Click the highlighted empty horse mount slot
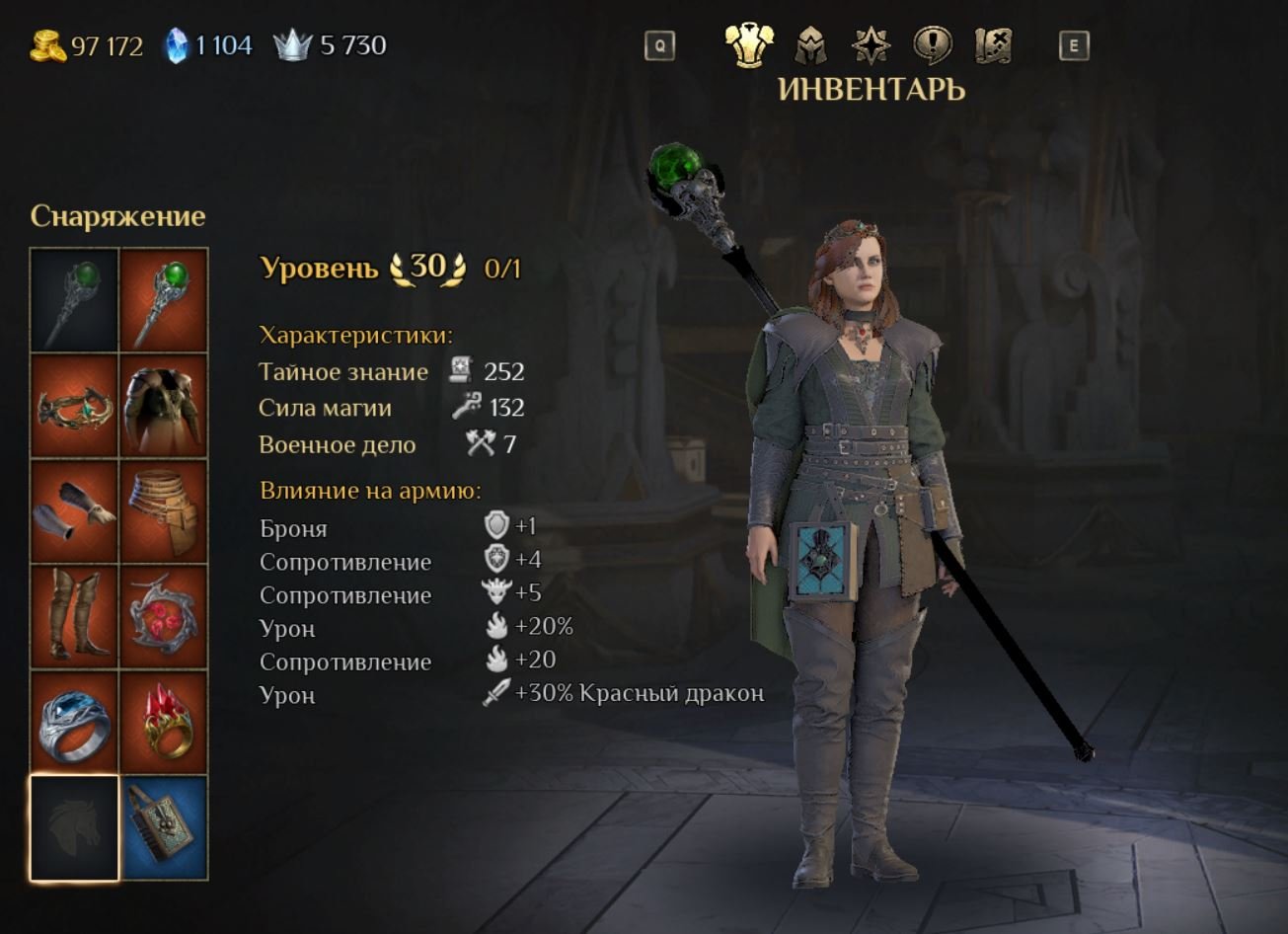Screen dimensions: 1288x934 pos(75,827)
